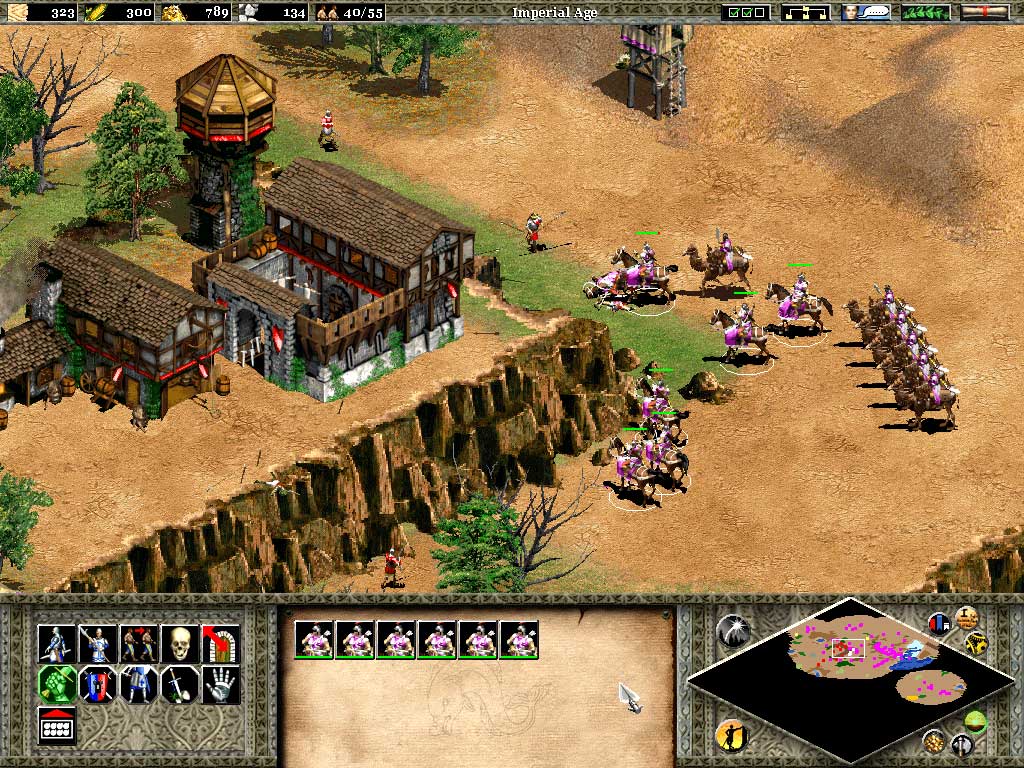Delete unit with the skull icon
Screen dimensions: 1024x768
pos(179,643)
